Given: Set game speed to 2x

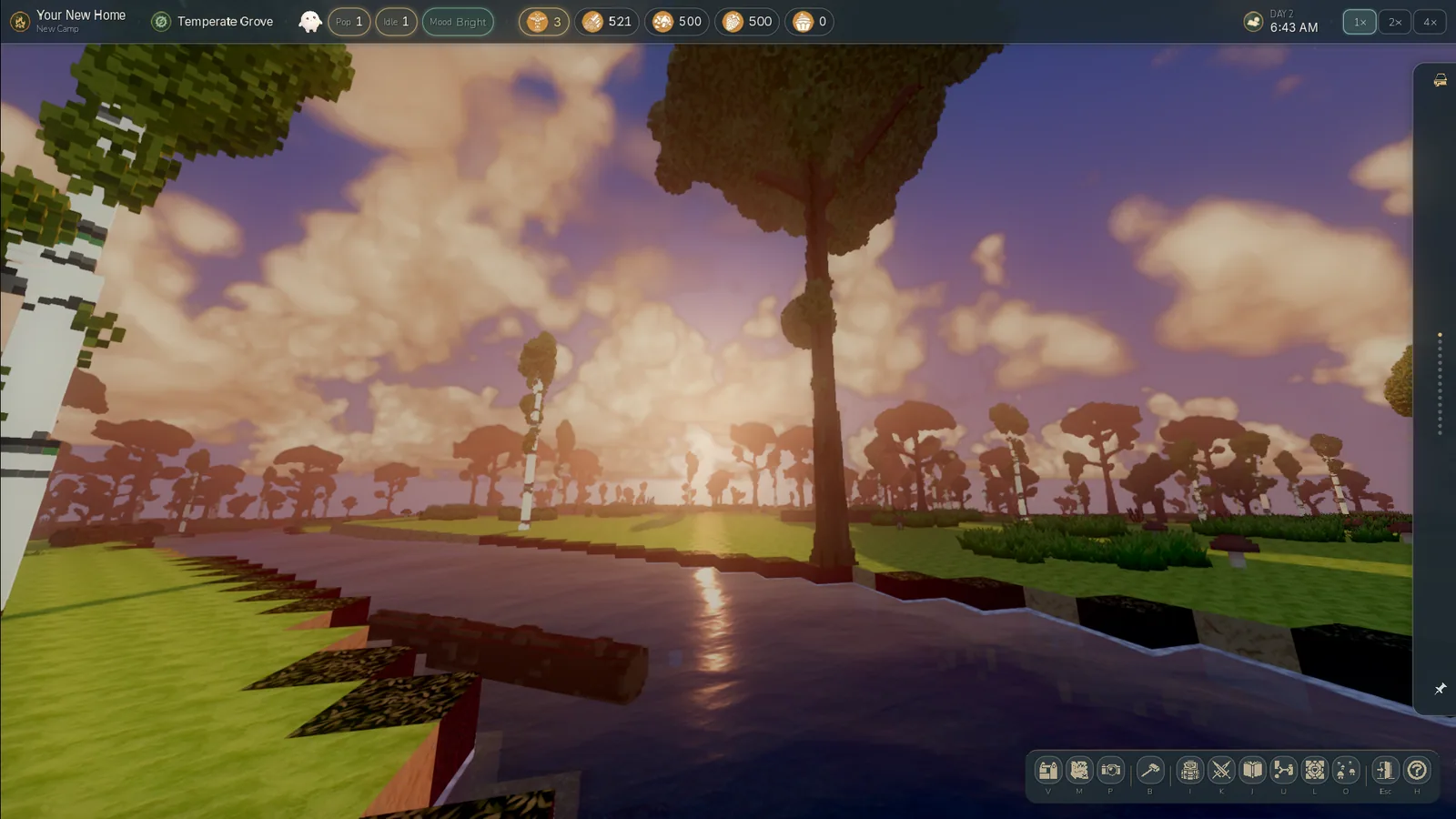Looking at the screenshot, I should coord(1395,22).
